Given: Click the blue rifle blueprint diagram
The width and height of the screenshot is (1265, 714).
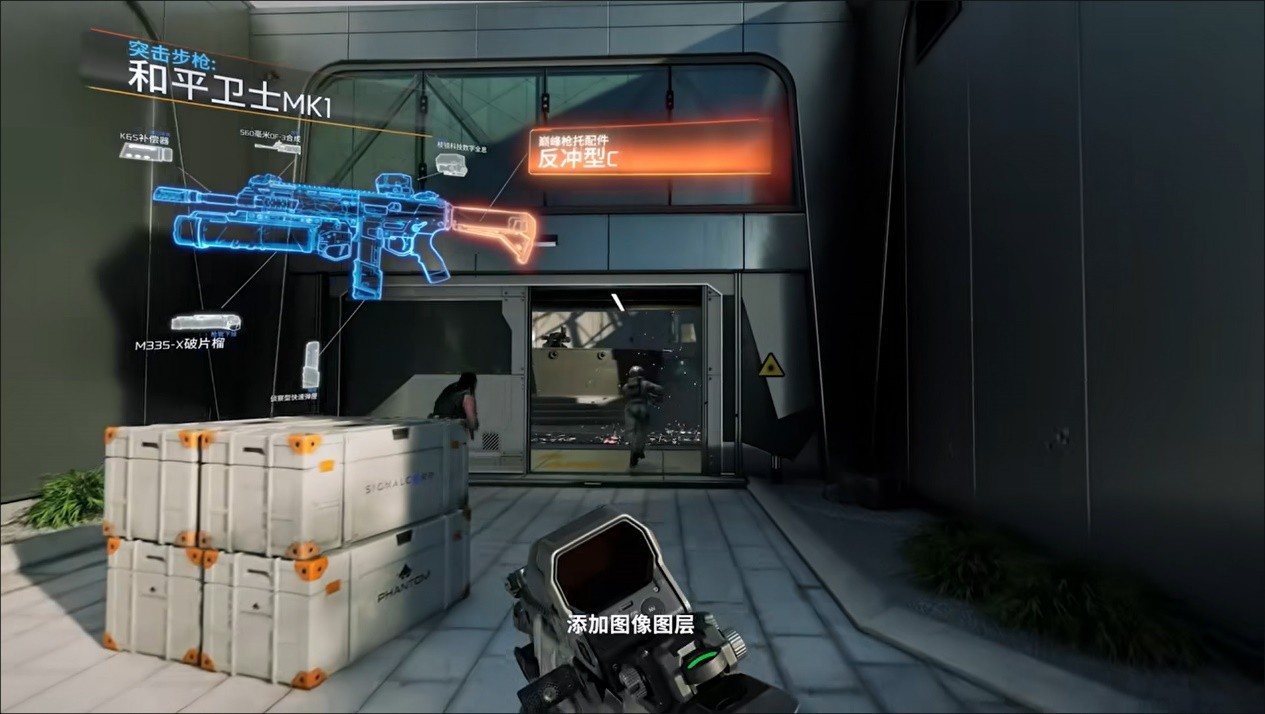Looking at the screenshot, I should [x=330, y=225].
